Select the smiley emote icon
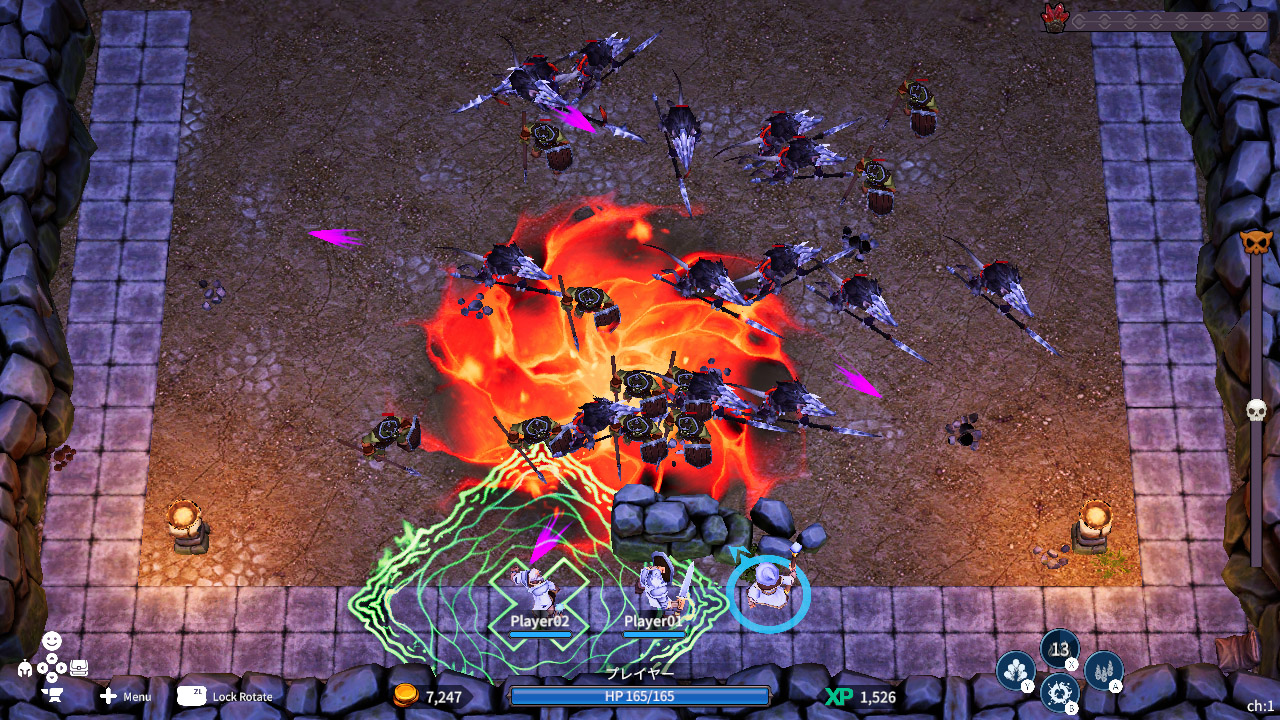Viewport: 1280px width, 720px height. (52, 639)
